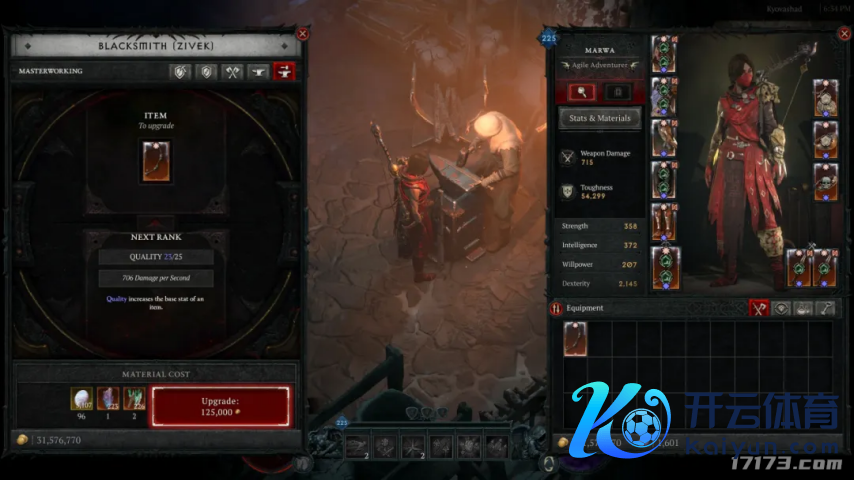The width and height of the screenshot is (854, 480).
Task: Open the crossed axes blacksmith tab
Action: pos(232,72)
